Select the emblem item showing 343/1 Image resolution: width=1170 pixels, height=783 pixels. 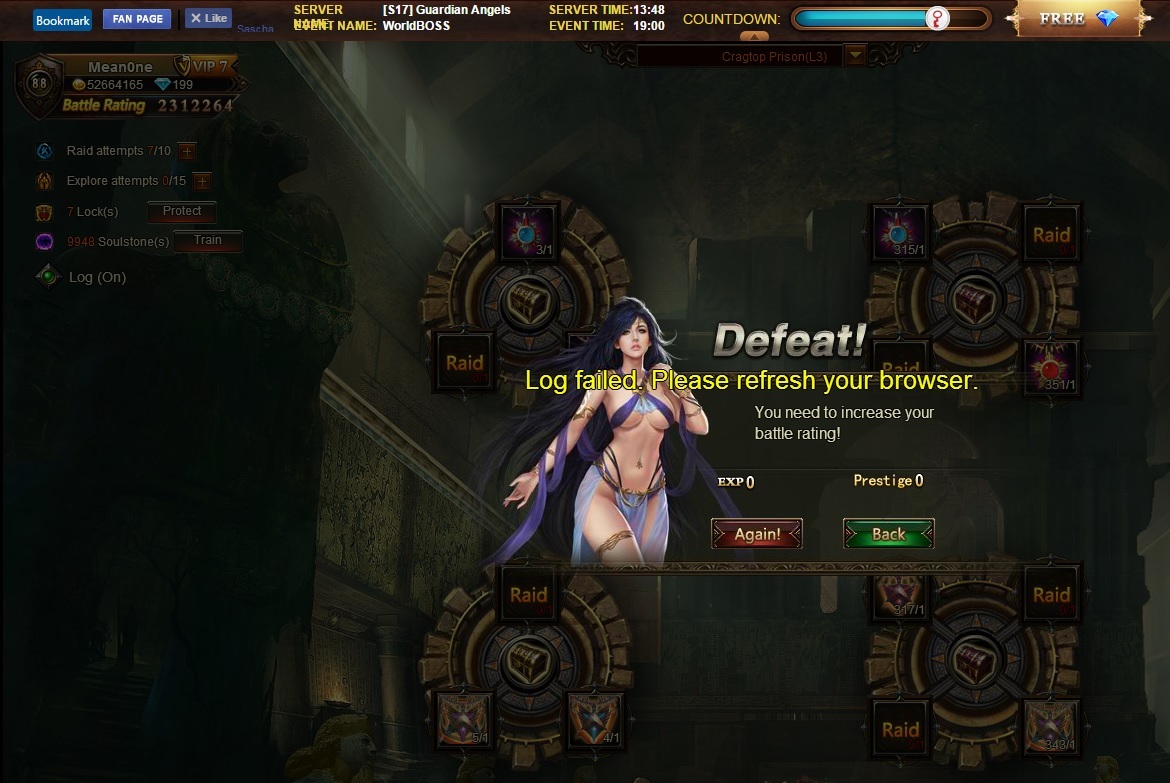1051,728
